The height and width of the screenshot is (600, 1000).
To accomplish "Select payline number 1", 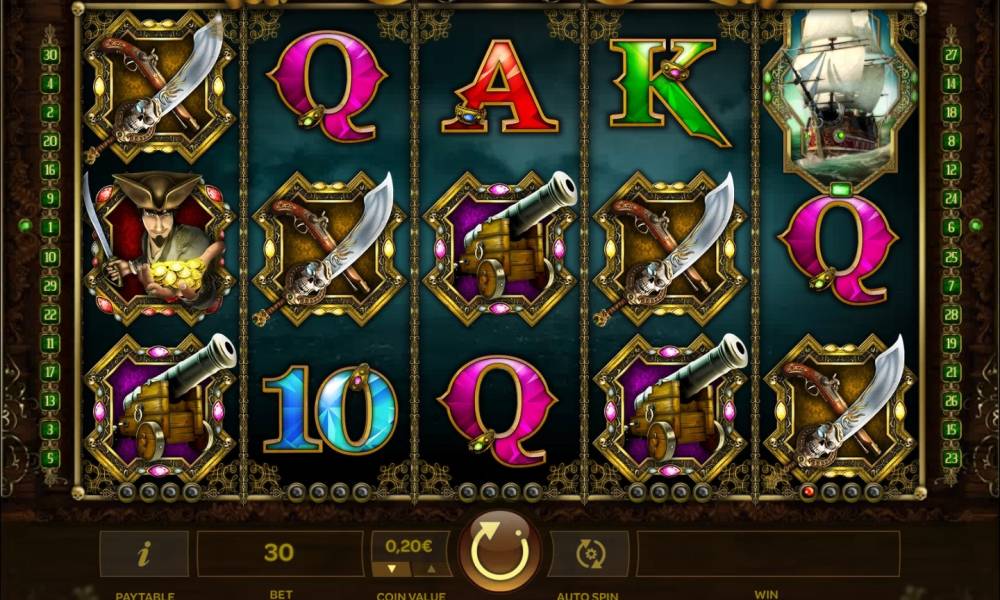I will 50,227.
